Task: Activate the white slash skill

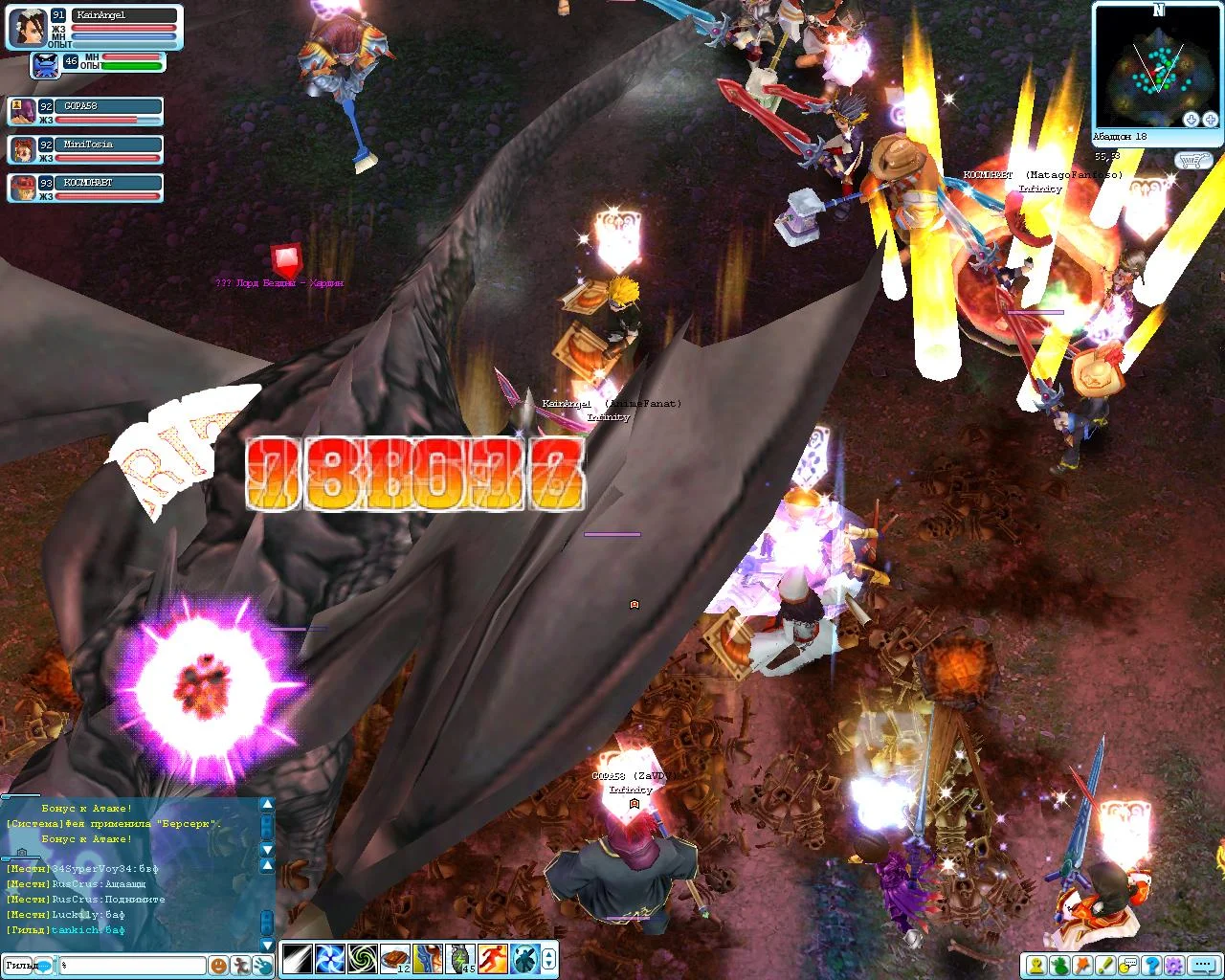Action: click(x=296, y=958)
